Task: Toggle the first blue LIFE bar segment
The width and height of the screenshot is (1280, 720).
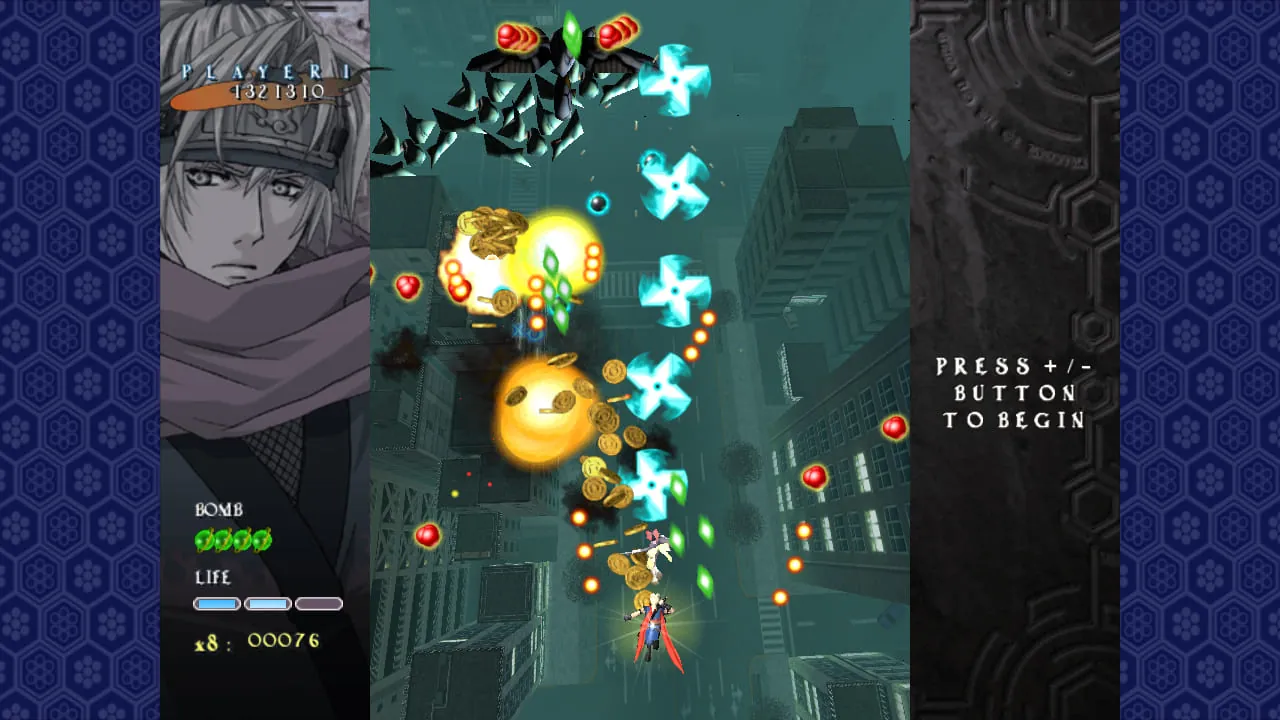Action: point(219,603)
